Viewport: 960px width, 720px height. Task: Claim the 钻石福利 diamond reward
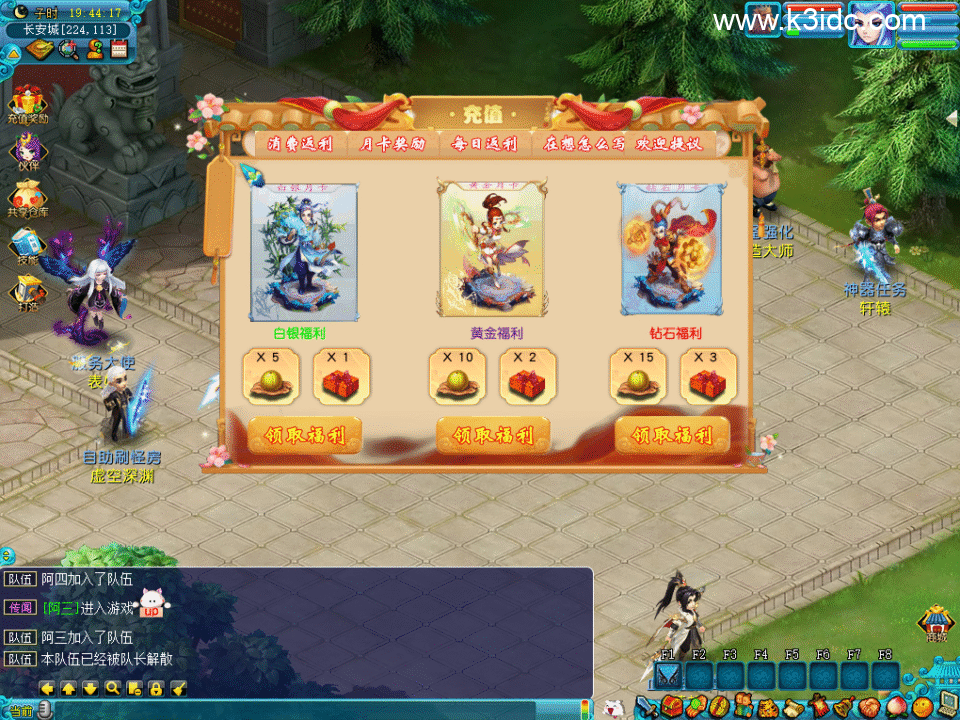(x=672, y=435)
